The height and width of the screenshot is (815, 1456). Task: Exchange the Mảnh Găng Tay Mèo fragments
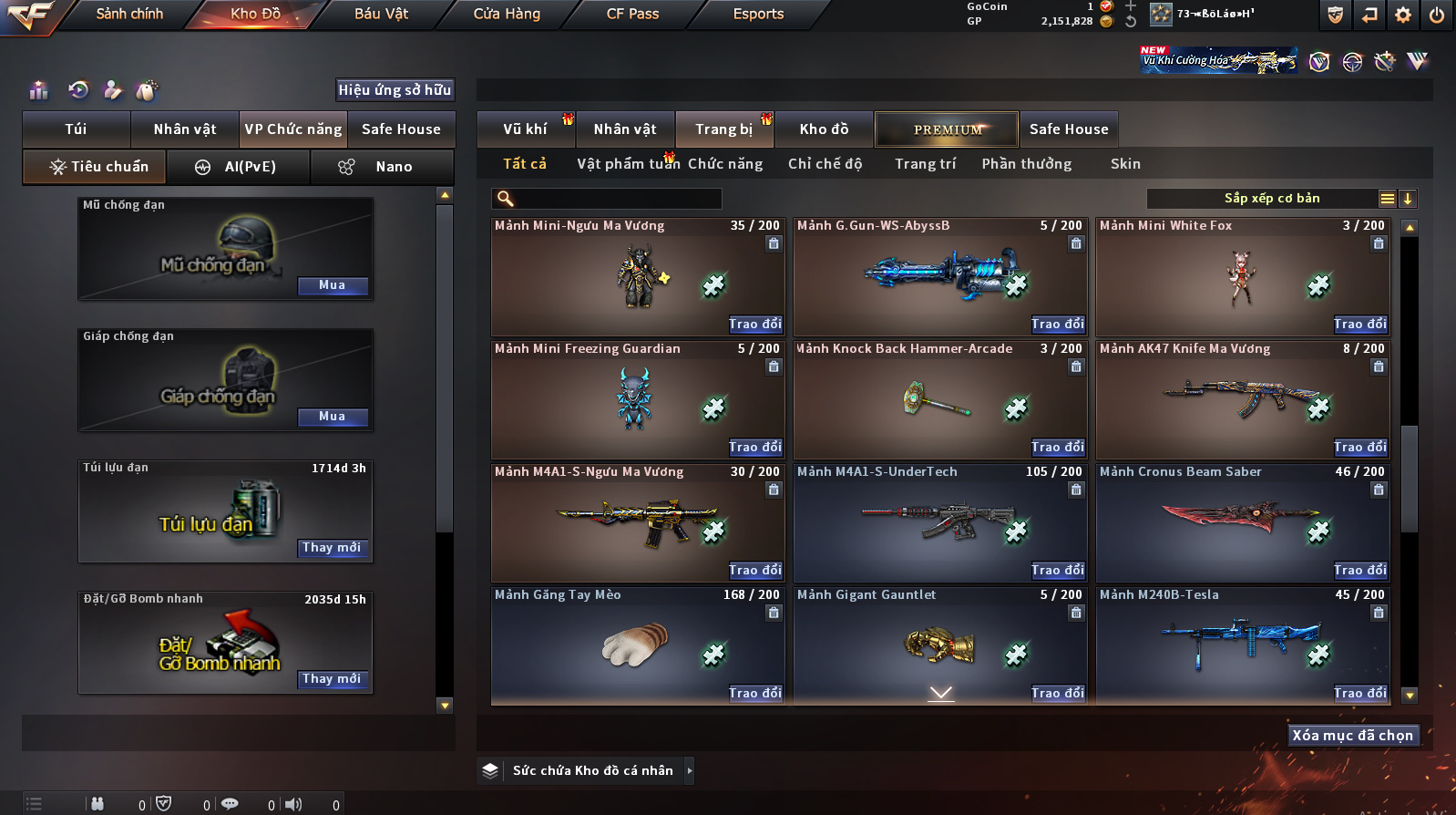(x=755, y=693)
